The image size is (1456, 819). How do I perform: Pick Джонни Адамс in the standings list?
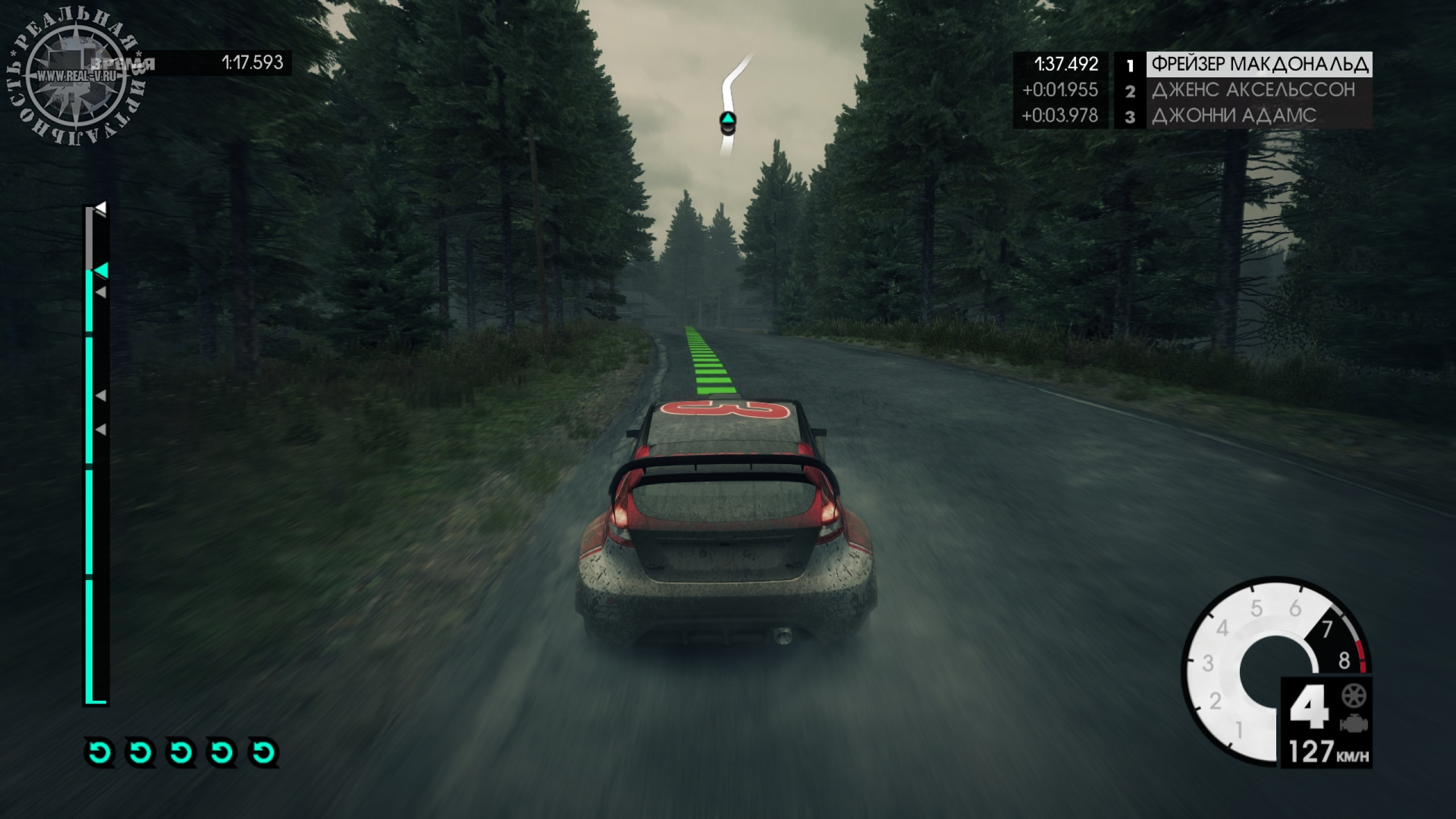(x=1234, y=115)
